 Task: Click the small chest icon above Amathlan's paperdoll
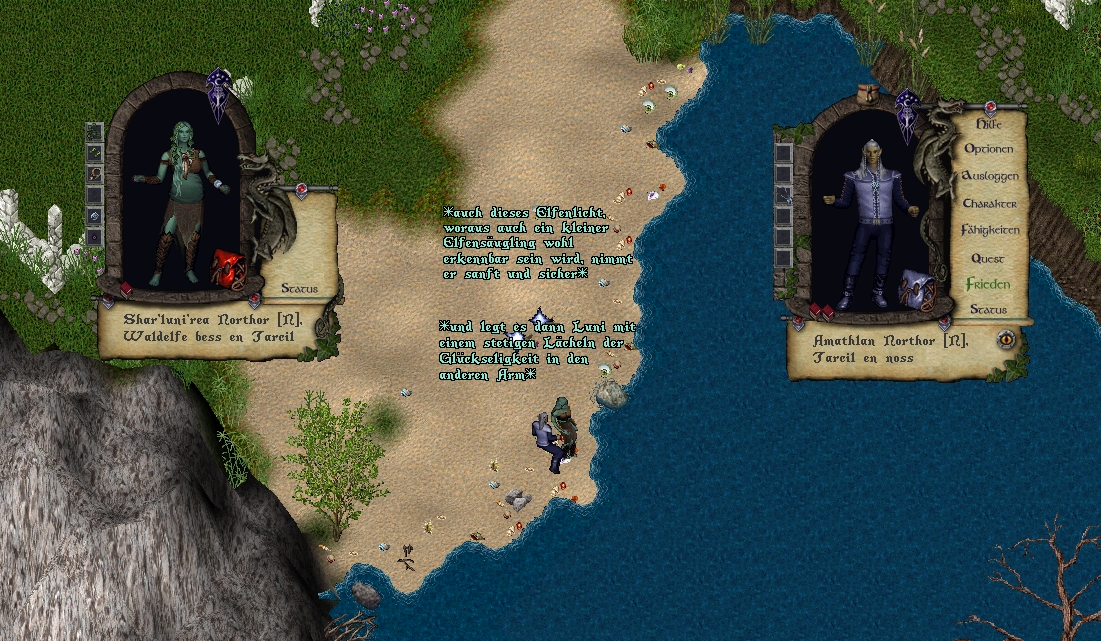point(869,93)
